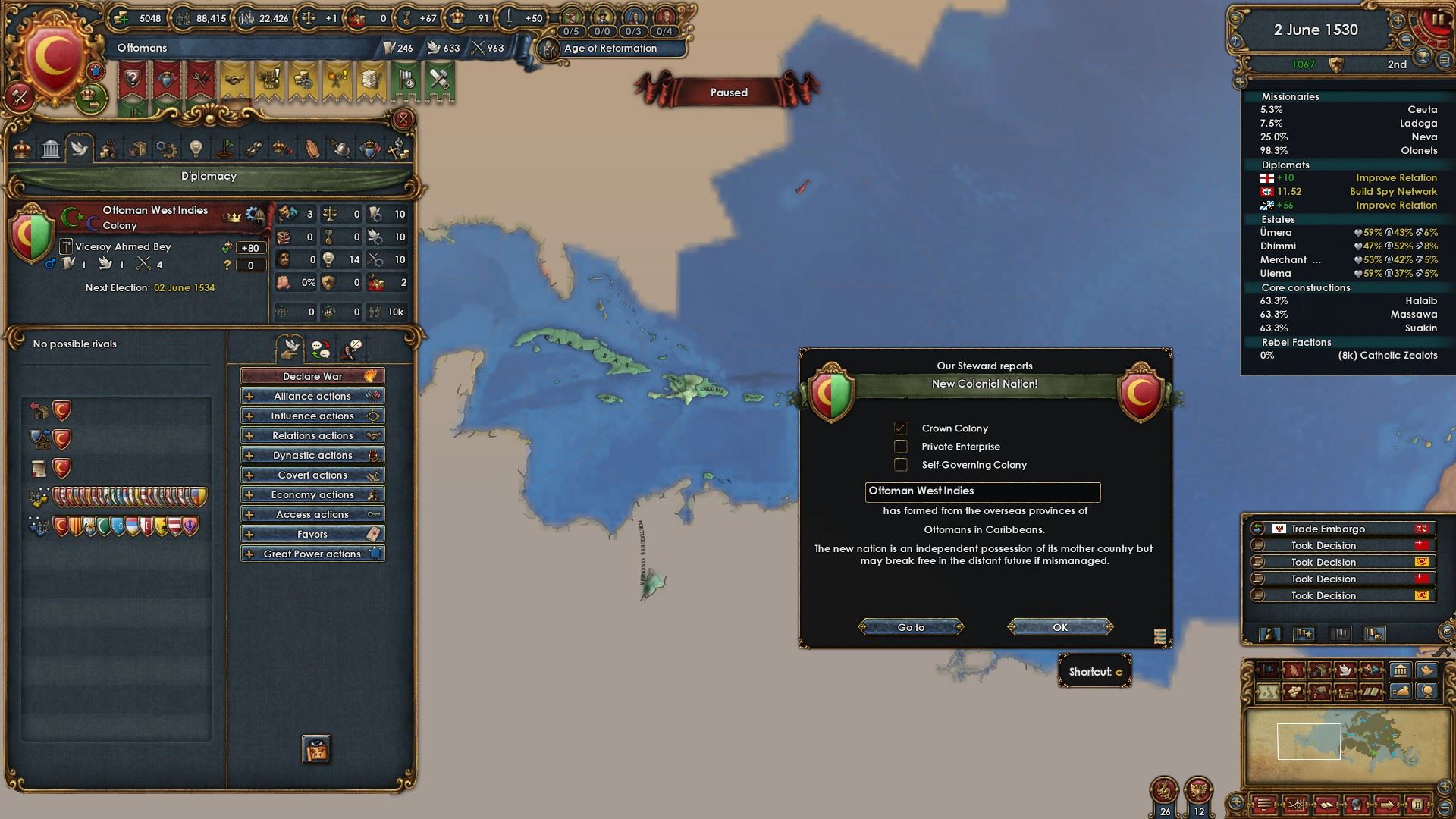Click the Go to button

point(911,627)
